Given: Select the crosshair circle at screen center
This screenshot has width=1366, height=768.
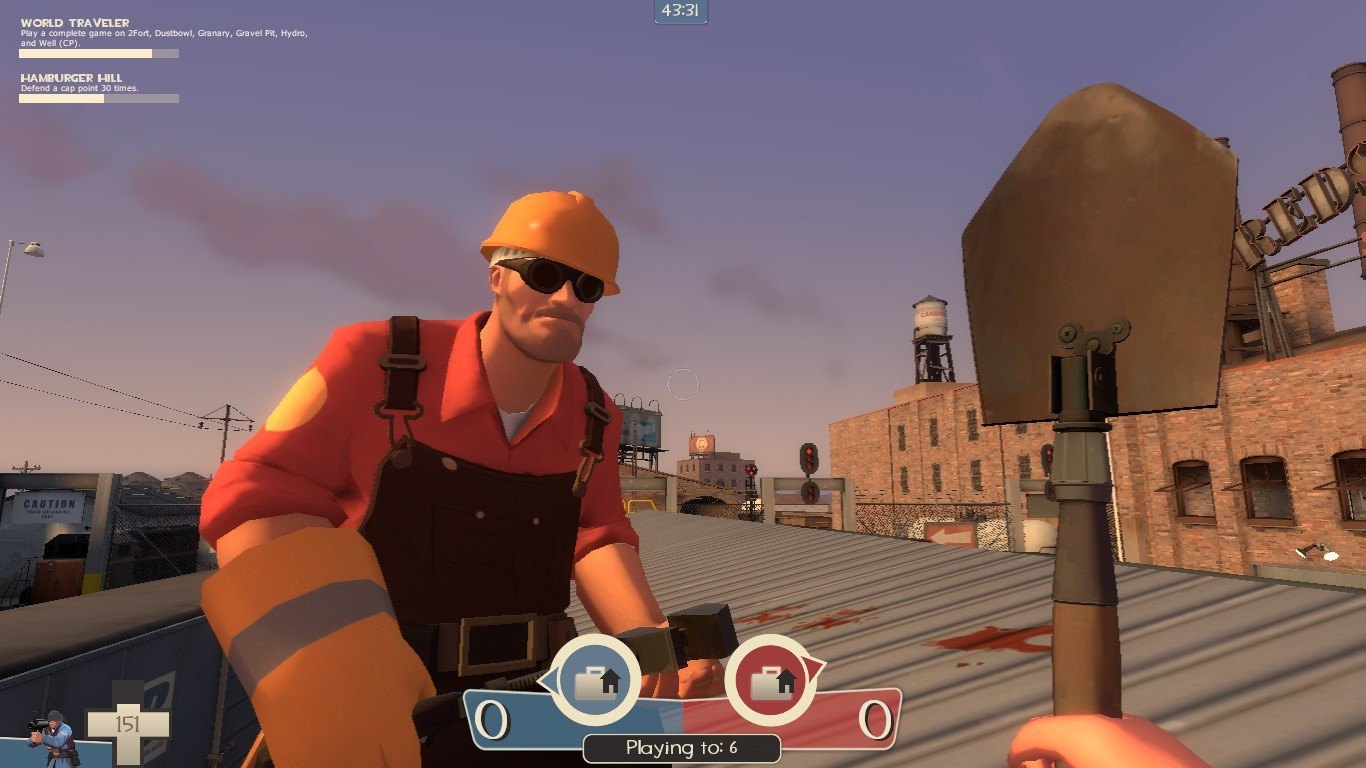Looking at the screenshot, I should [x=683, y=383].
